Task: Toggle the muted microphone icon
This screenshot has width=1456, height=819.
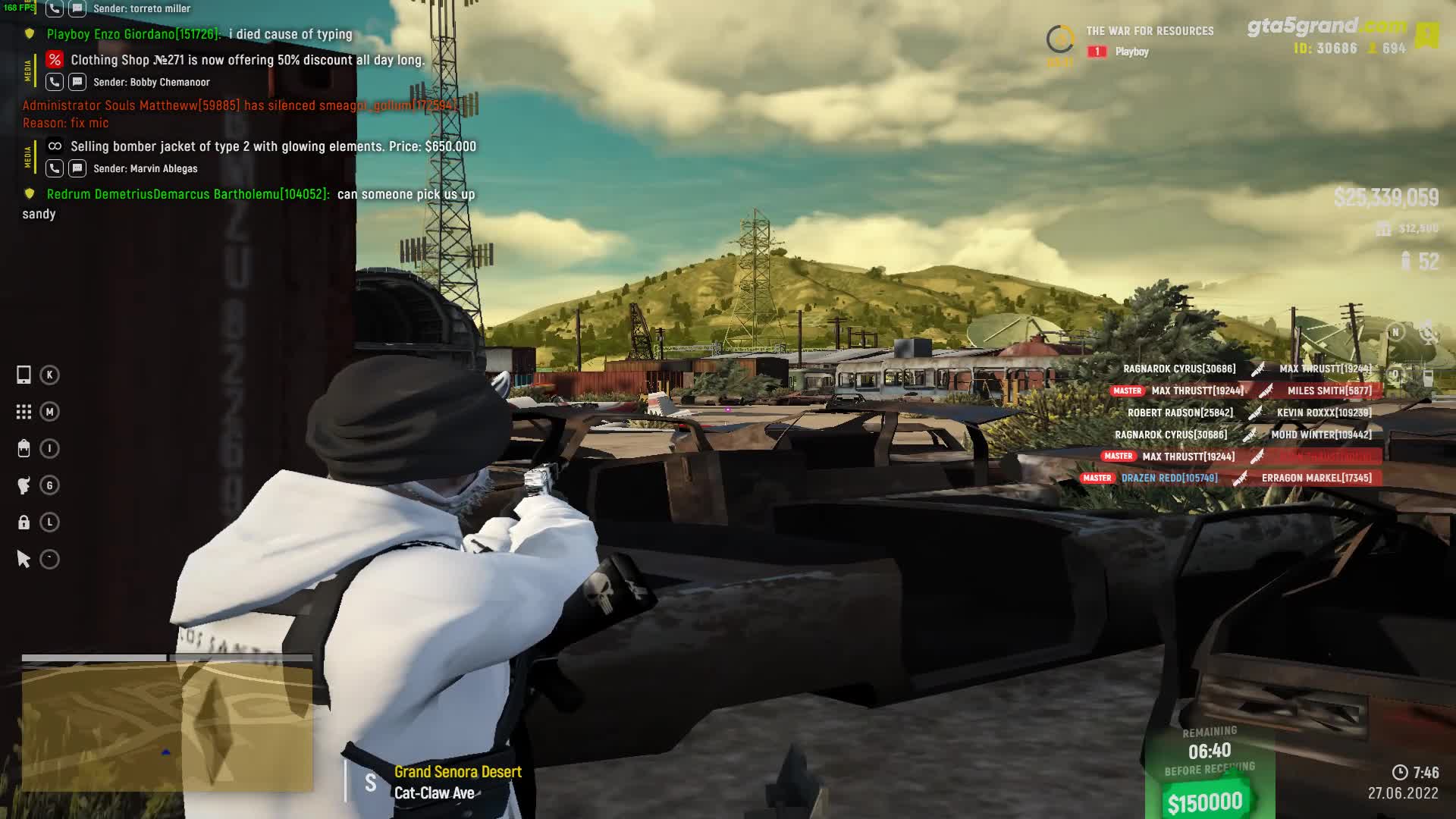Action: [x=1428, y=332]
